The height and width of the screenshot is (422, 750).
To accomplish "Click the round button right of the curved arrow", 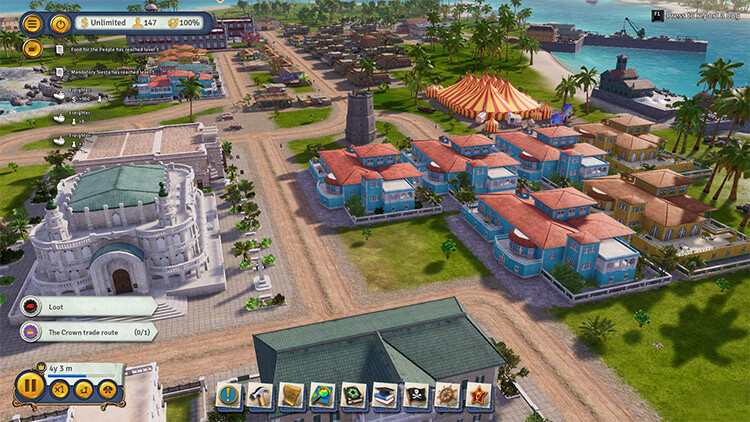I will (107, 389).
